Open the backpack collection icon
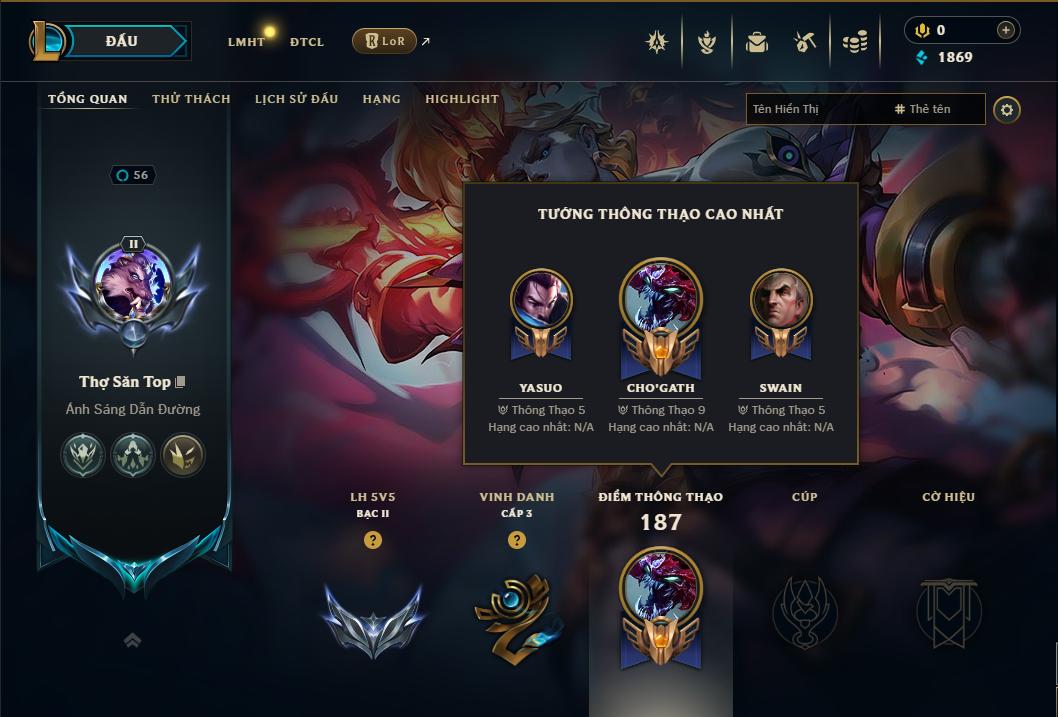This screenshot has width=1058, height=717. click(x=757, y=42)
